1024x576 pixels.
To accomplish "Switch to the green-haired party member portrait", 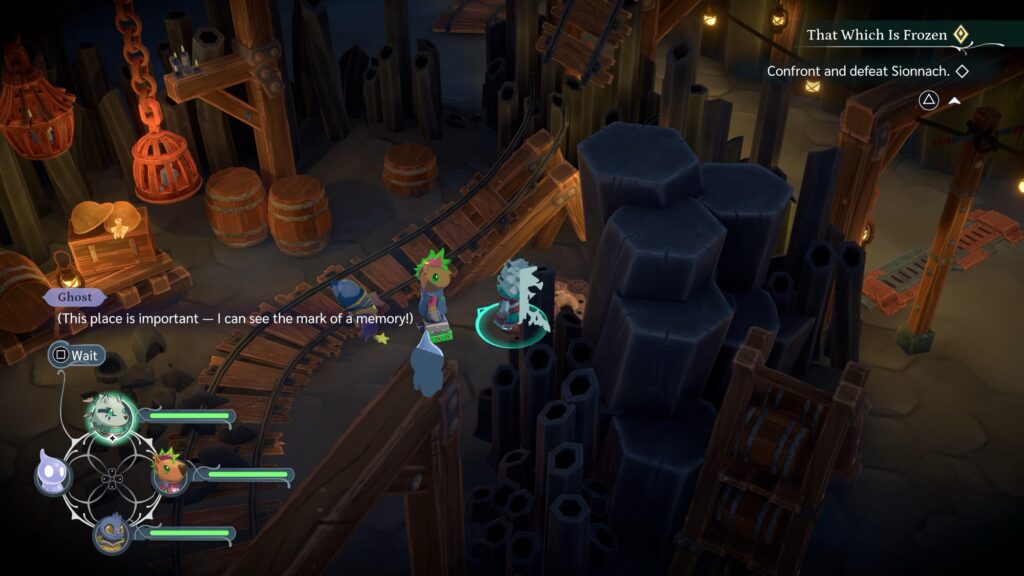I will 170,472.
